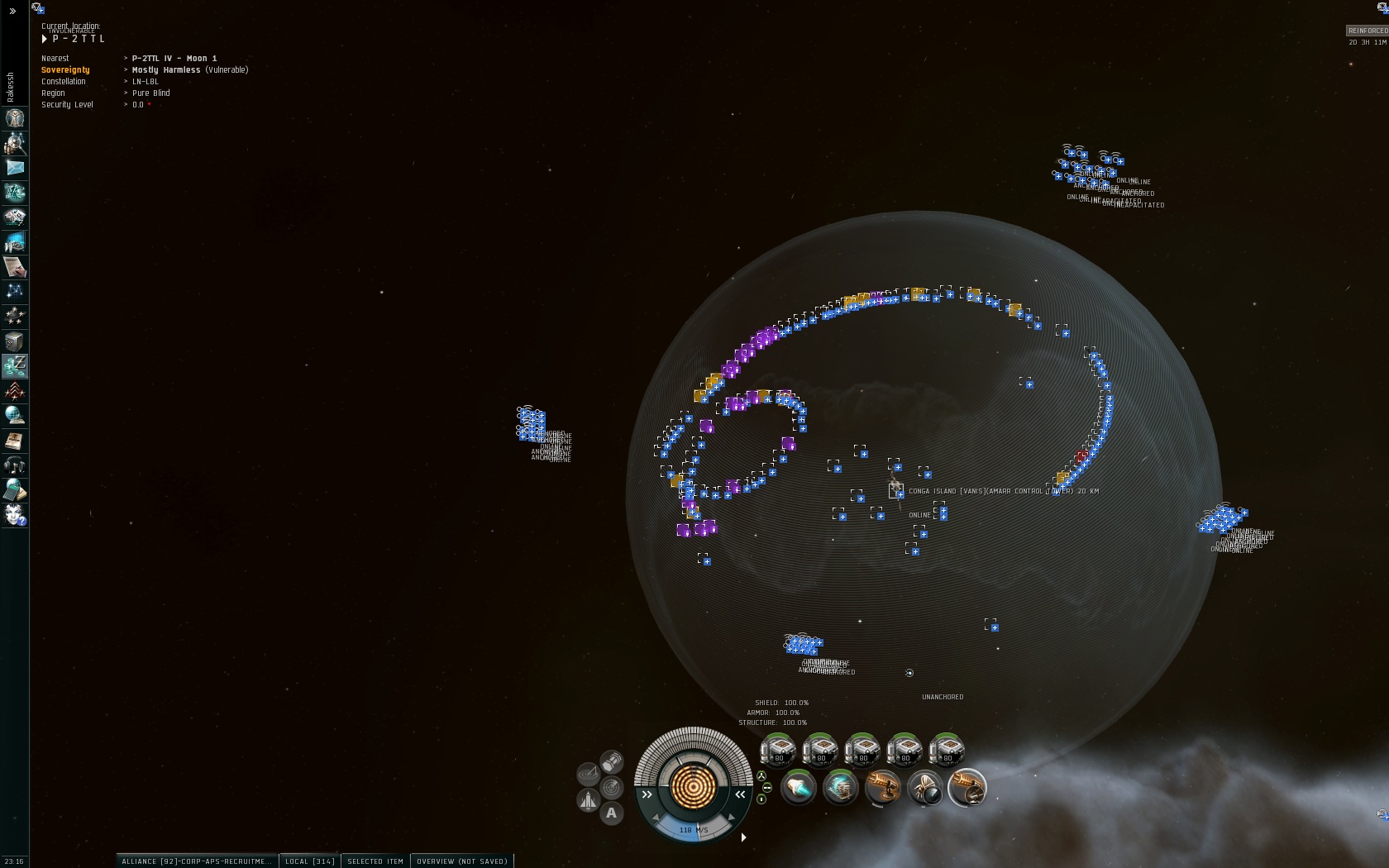Open the star map constellation icon
Viewport: 1389px width, 868px height.
tap(15, 291)
